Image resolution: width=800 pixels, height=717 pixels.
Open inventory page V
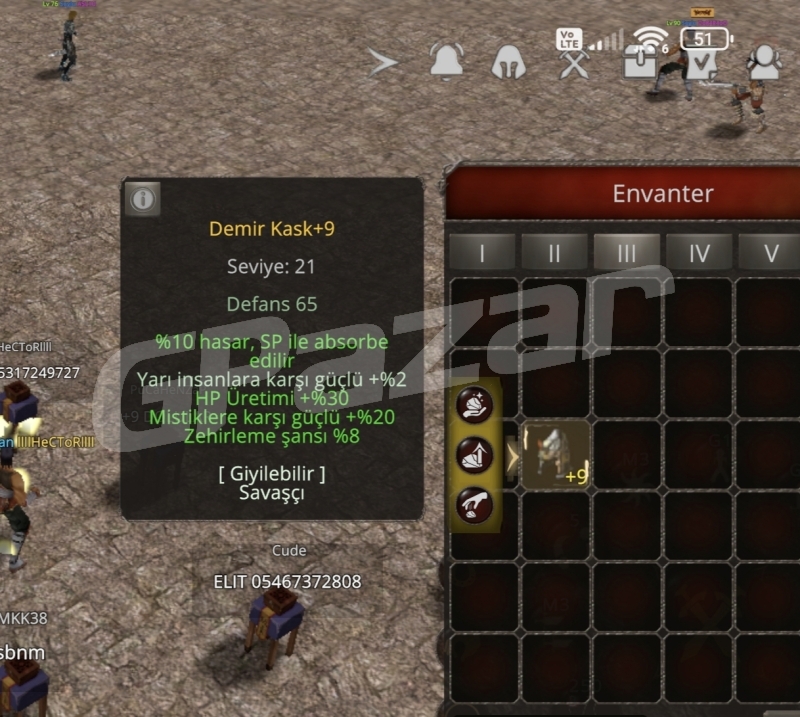coord(769,253)
